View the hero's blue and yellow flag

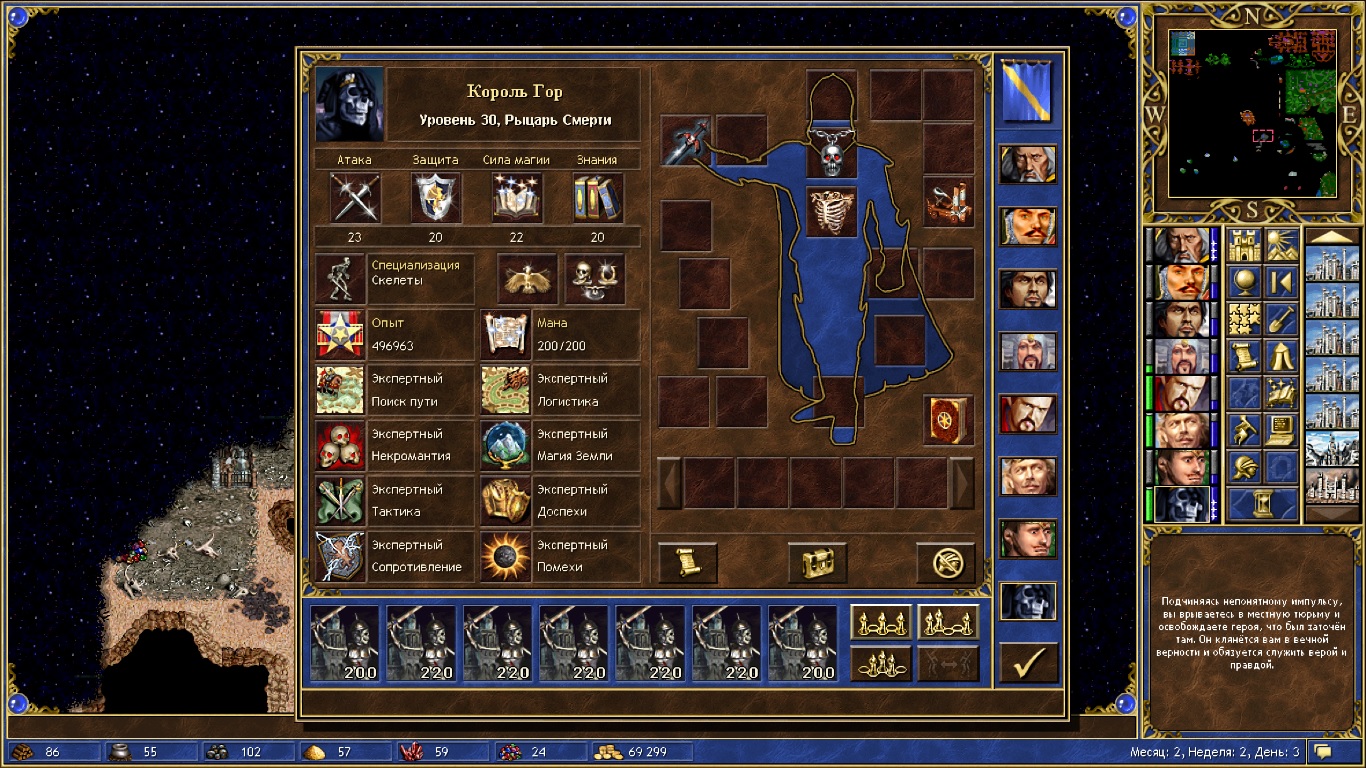(1027, 91)
